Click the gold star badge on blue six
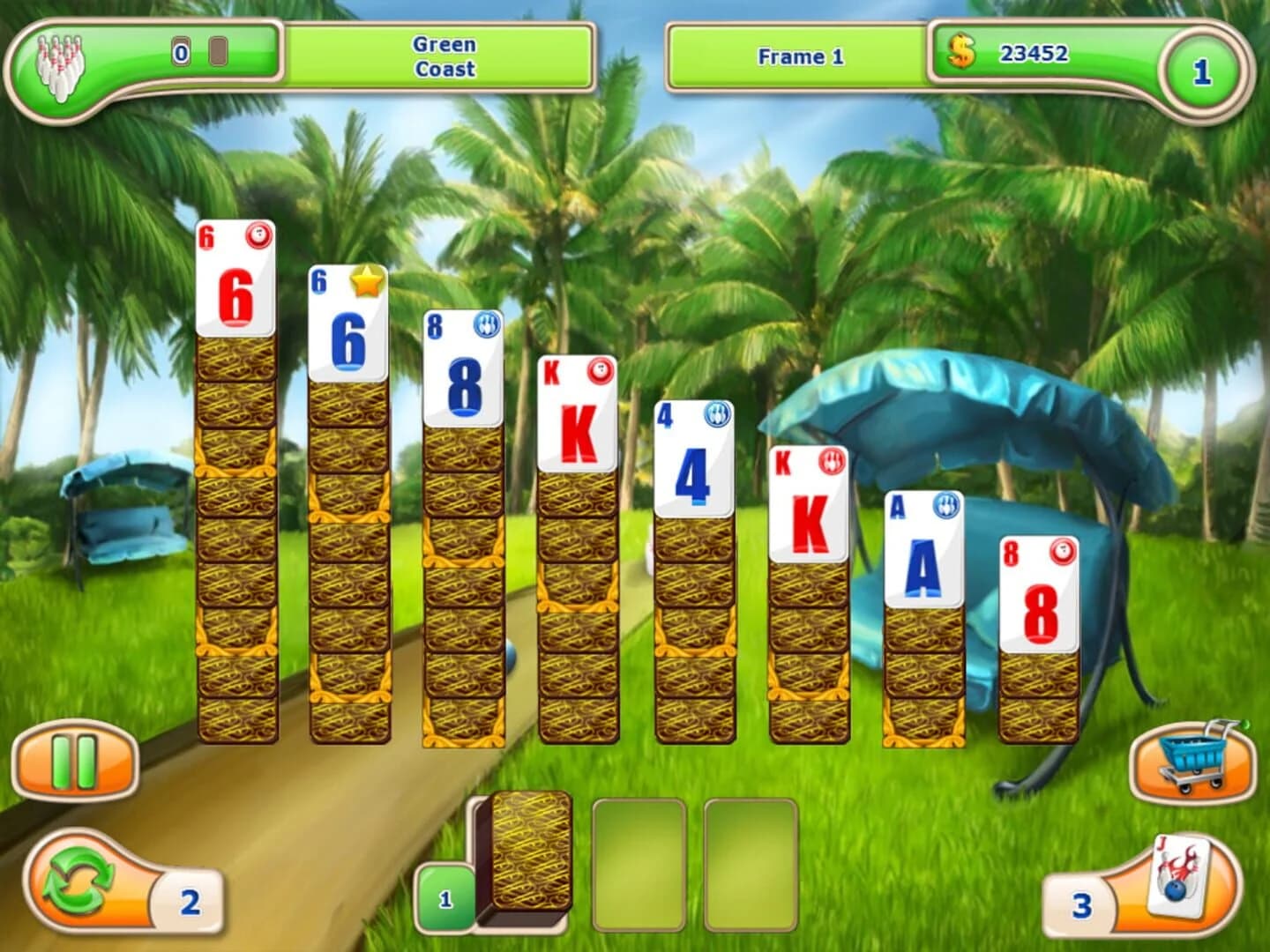The width and height of the screenshot is (1270, 952). 365,282
